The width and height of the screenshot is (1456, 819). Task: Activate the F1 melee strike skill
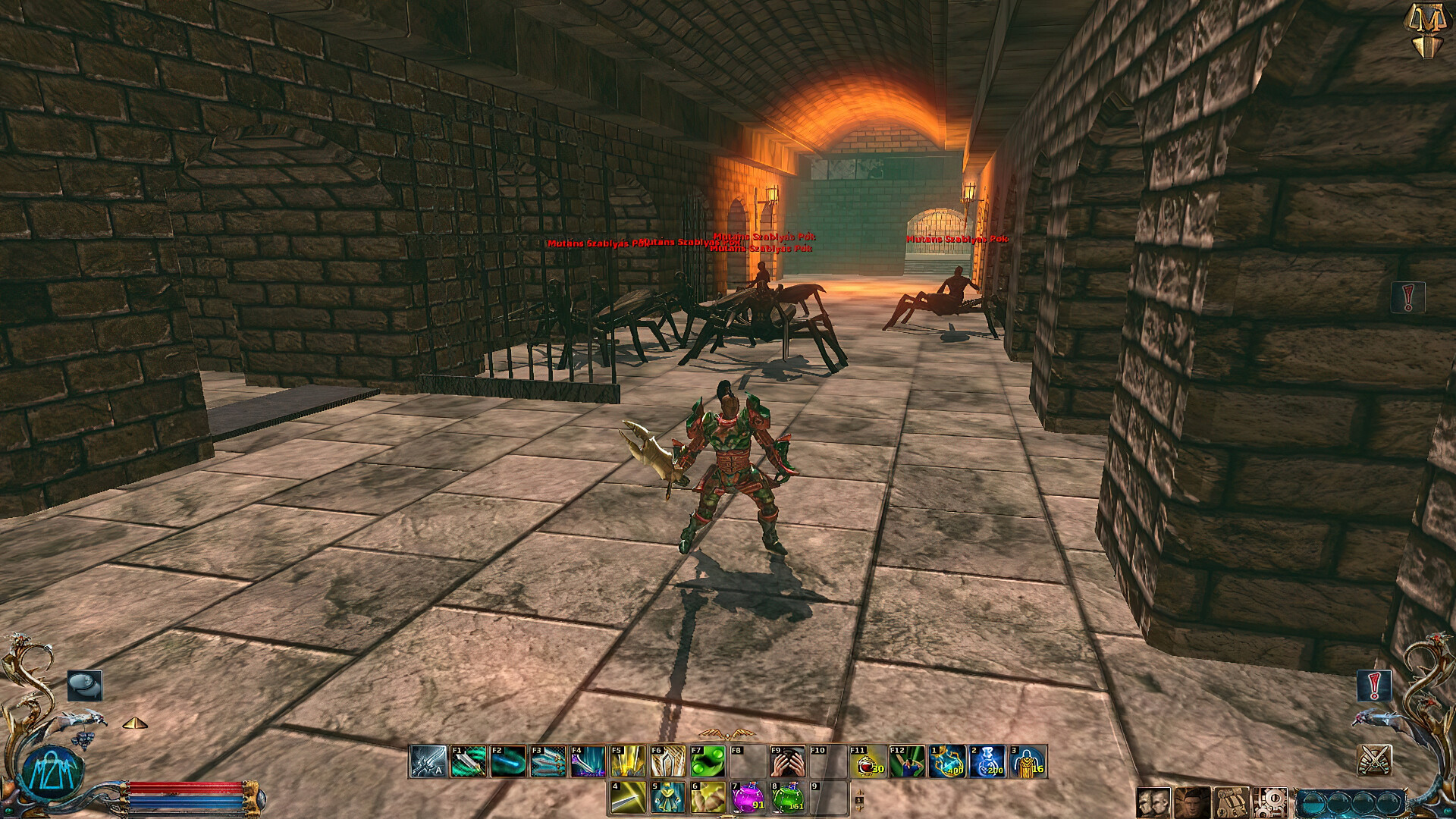(x=469, y=762)
